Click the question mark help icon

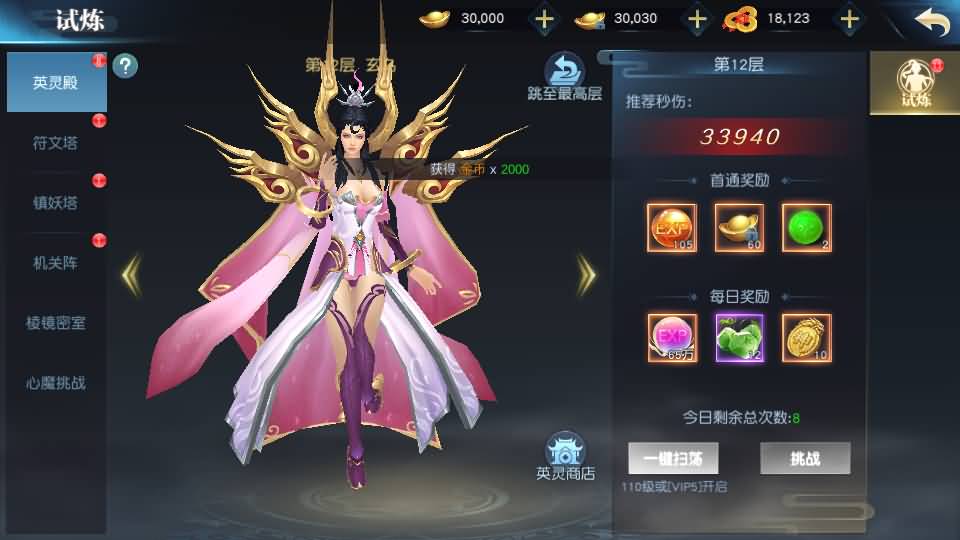pos(126,67)
